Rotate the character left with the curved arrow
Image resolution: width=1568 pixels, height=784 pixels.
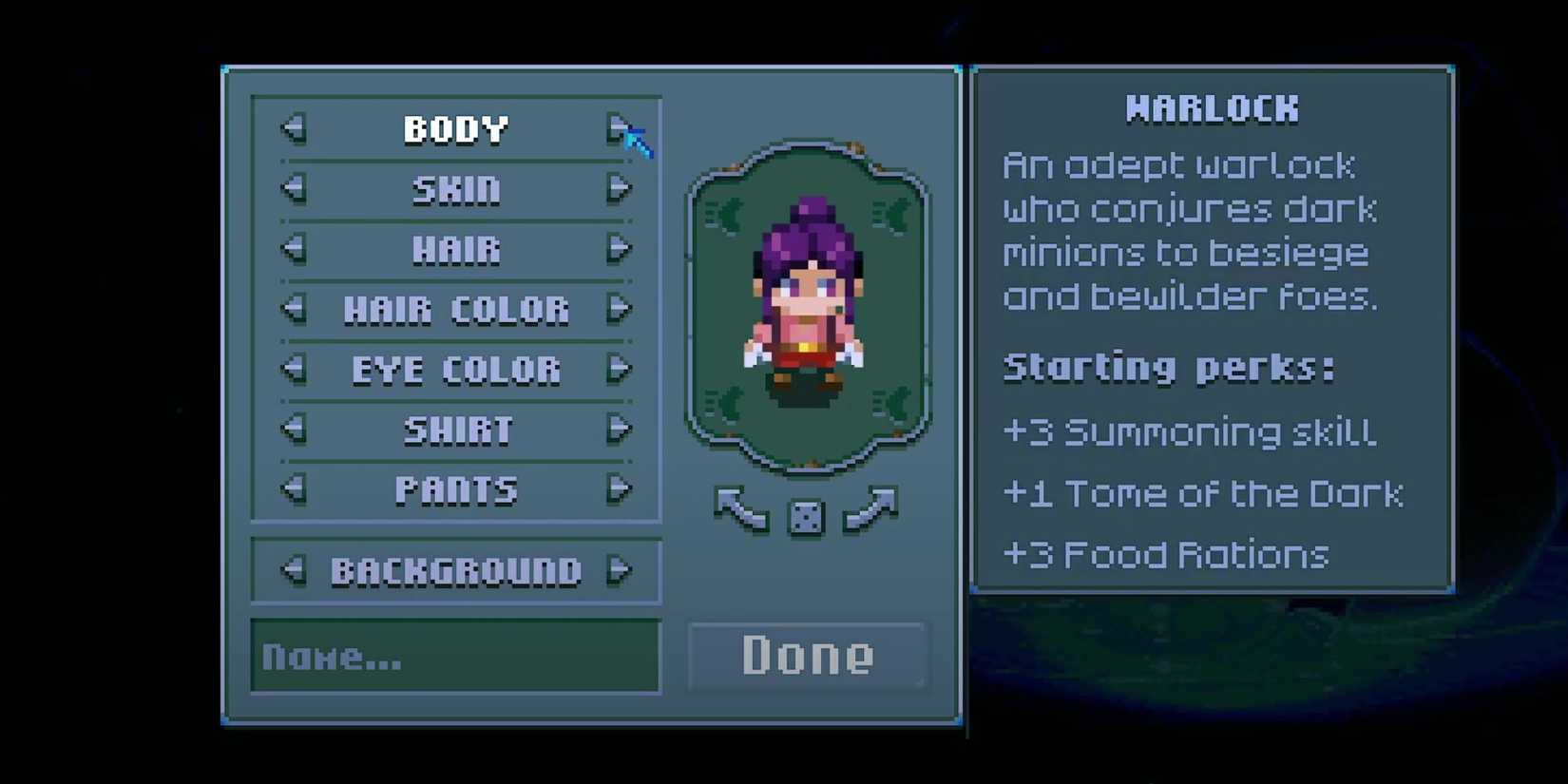pos(743,508)
